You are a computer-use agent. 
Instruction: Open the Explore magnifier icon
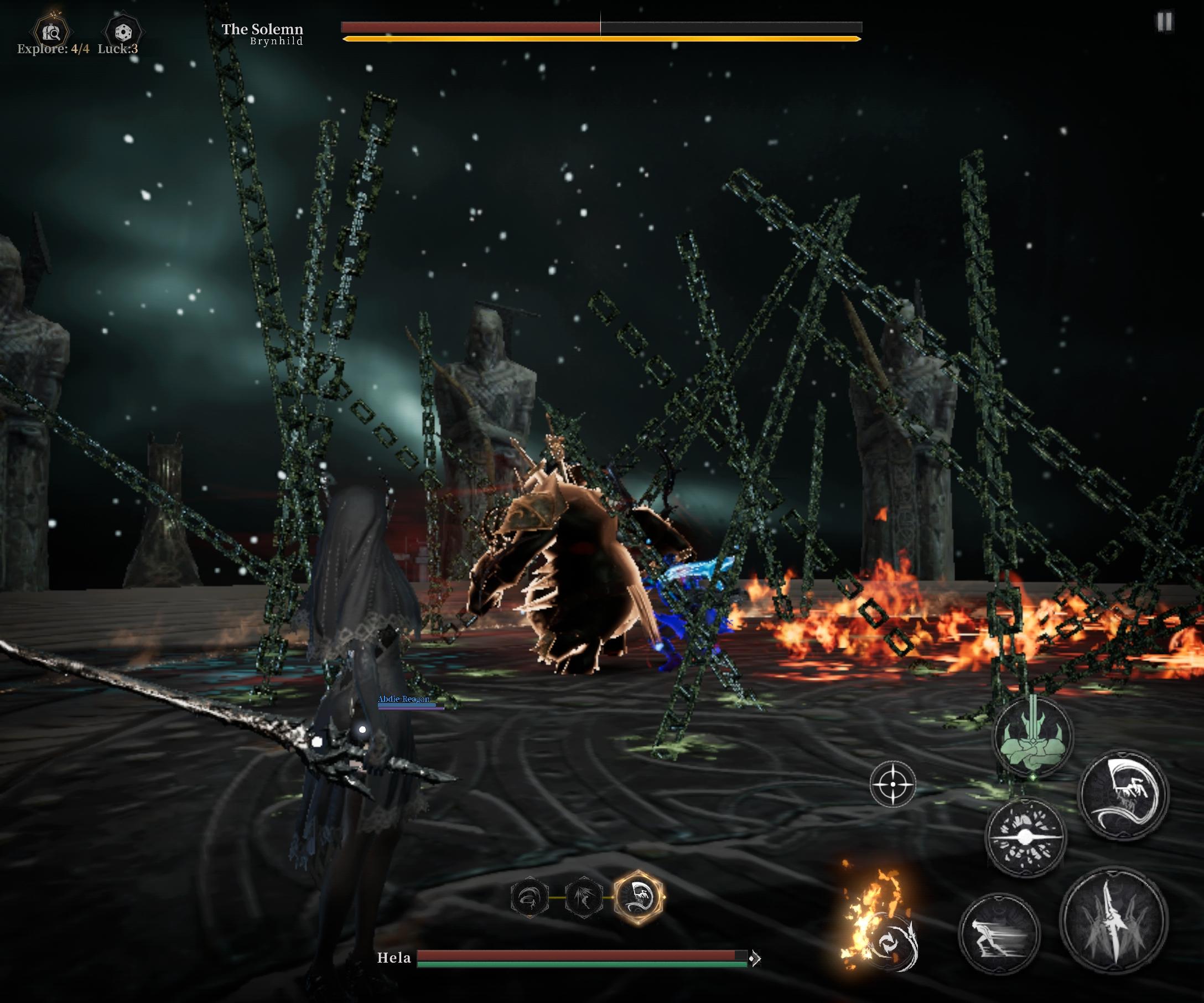click(52, 32)
